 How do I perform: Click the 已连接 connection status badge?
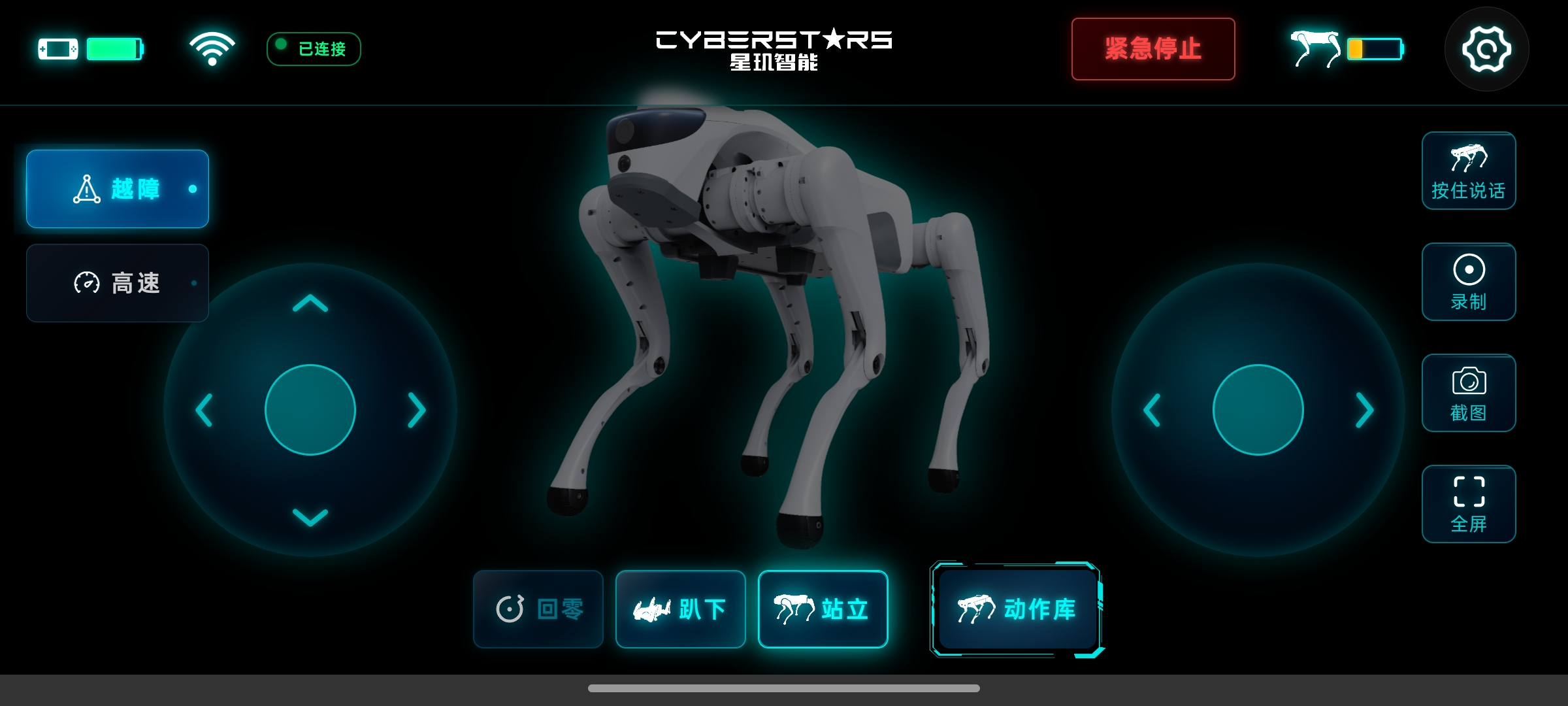point(314,49)
